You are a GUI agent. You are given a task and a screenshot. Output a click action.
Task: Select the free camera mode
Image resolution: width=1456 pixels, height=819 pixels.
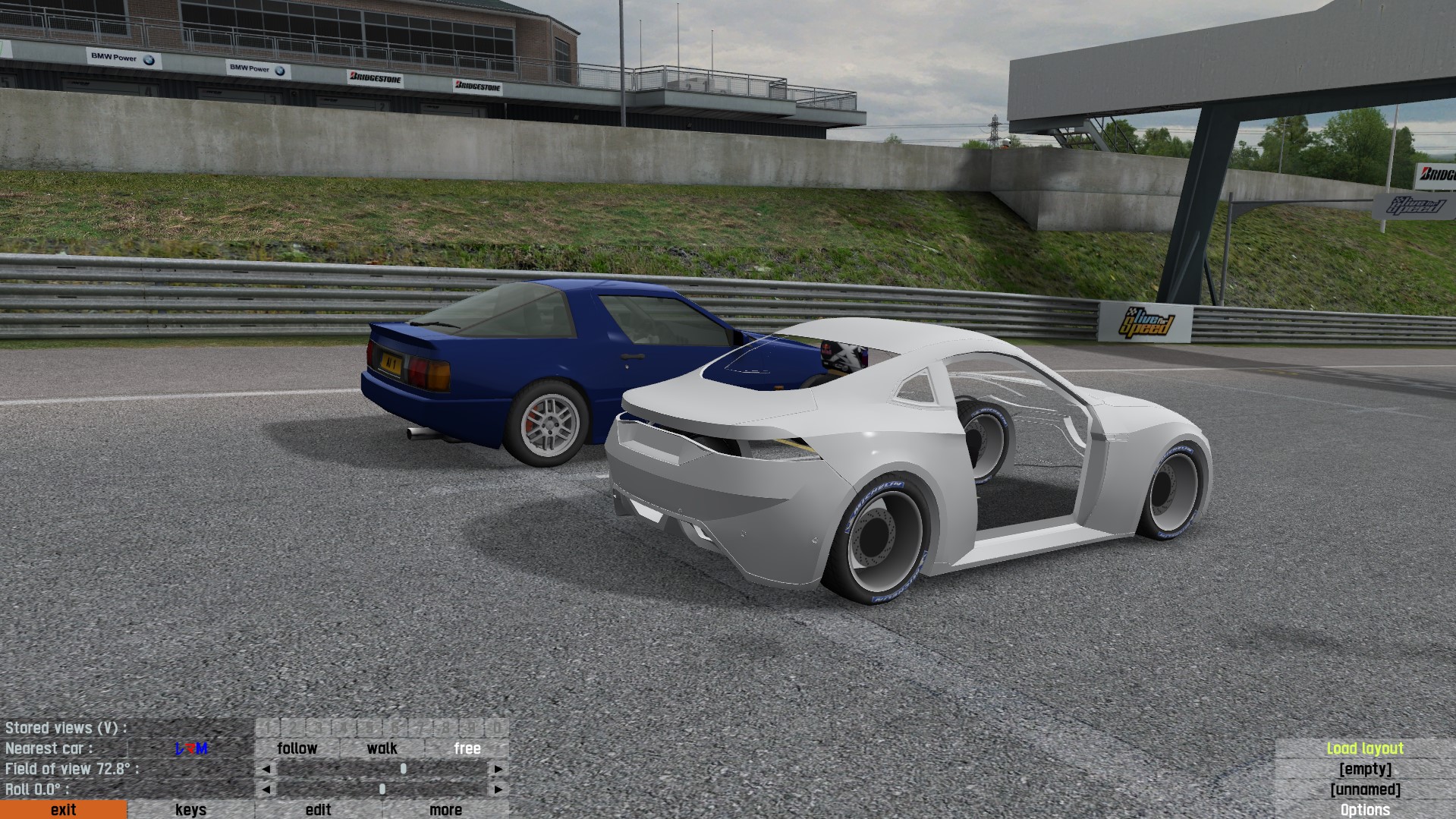click(x=467, y=748)
